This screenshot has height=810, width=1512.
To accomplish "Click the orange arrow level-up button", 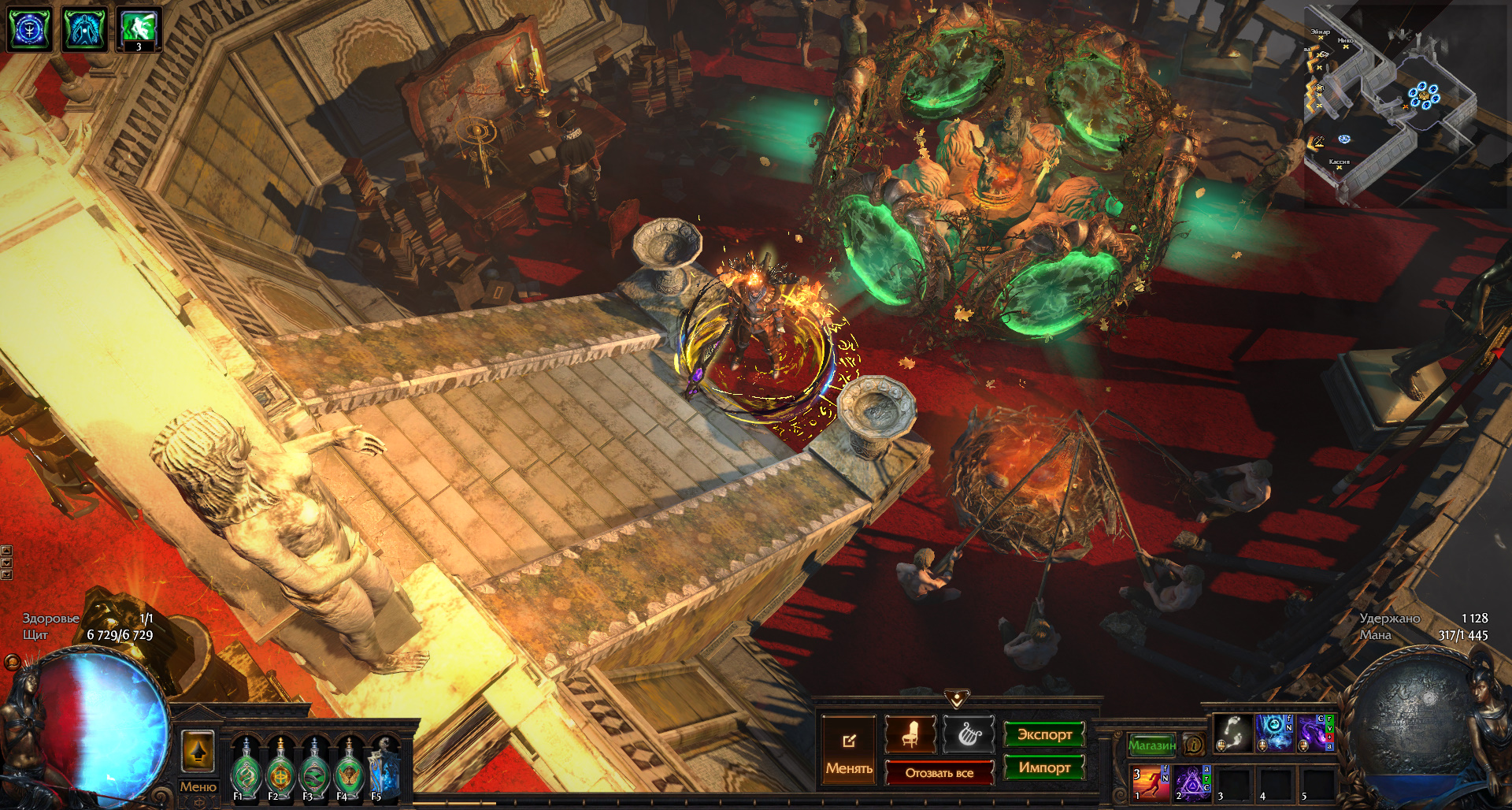I will [x=198, y=752].
